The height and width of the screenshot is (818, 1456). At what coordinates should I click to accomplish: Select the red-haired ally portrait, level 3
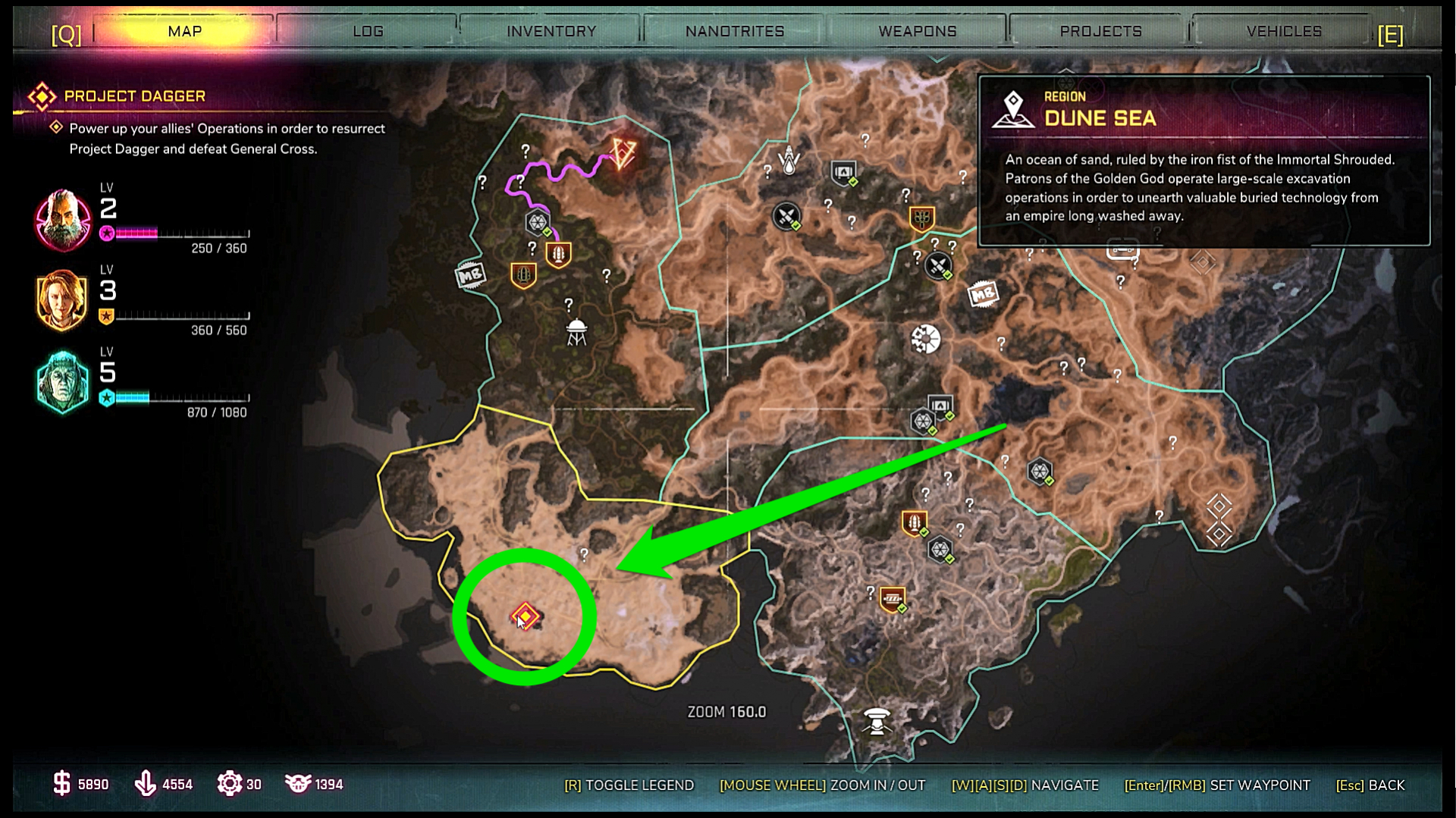pyautogui.click(x=63, y=300)
